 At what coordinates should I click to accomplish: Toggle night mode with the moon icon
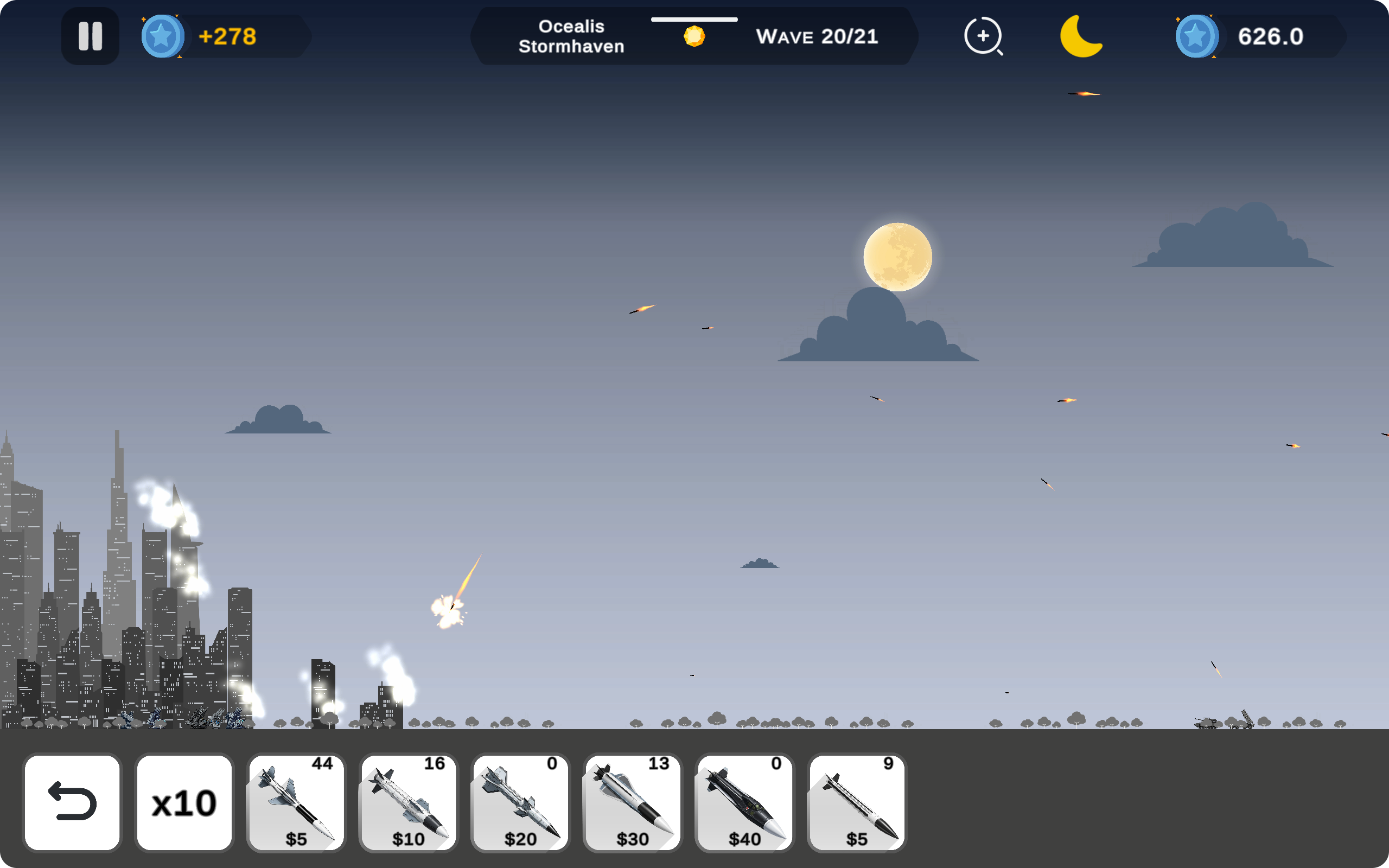[x=1081, y=36]
